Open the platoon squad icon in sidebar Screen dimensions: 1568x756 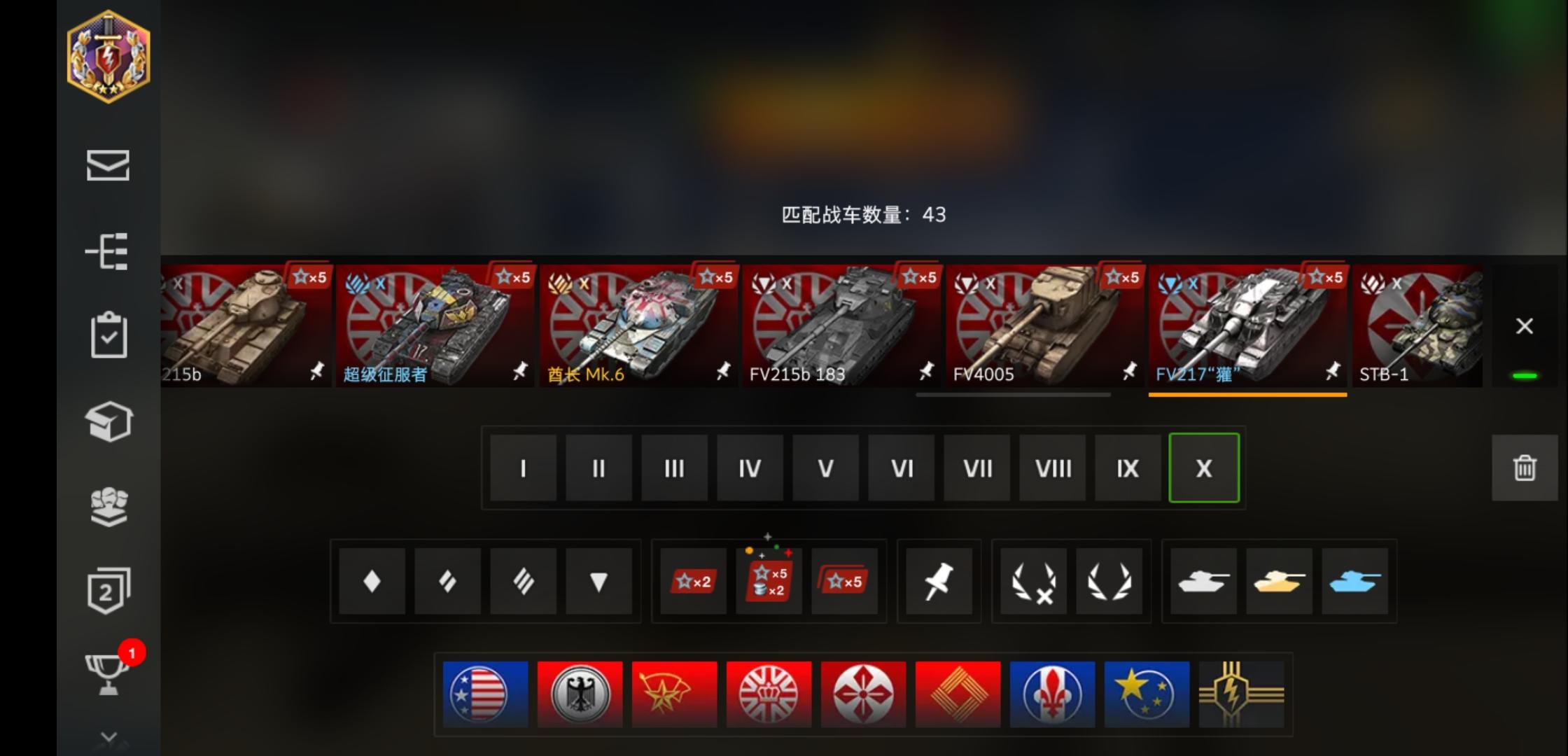click(108, 507)
